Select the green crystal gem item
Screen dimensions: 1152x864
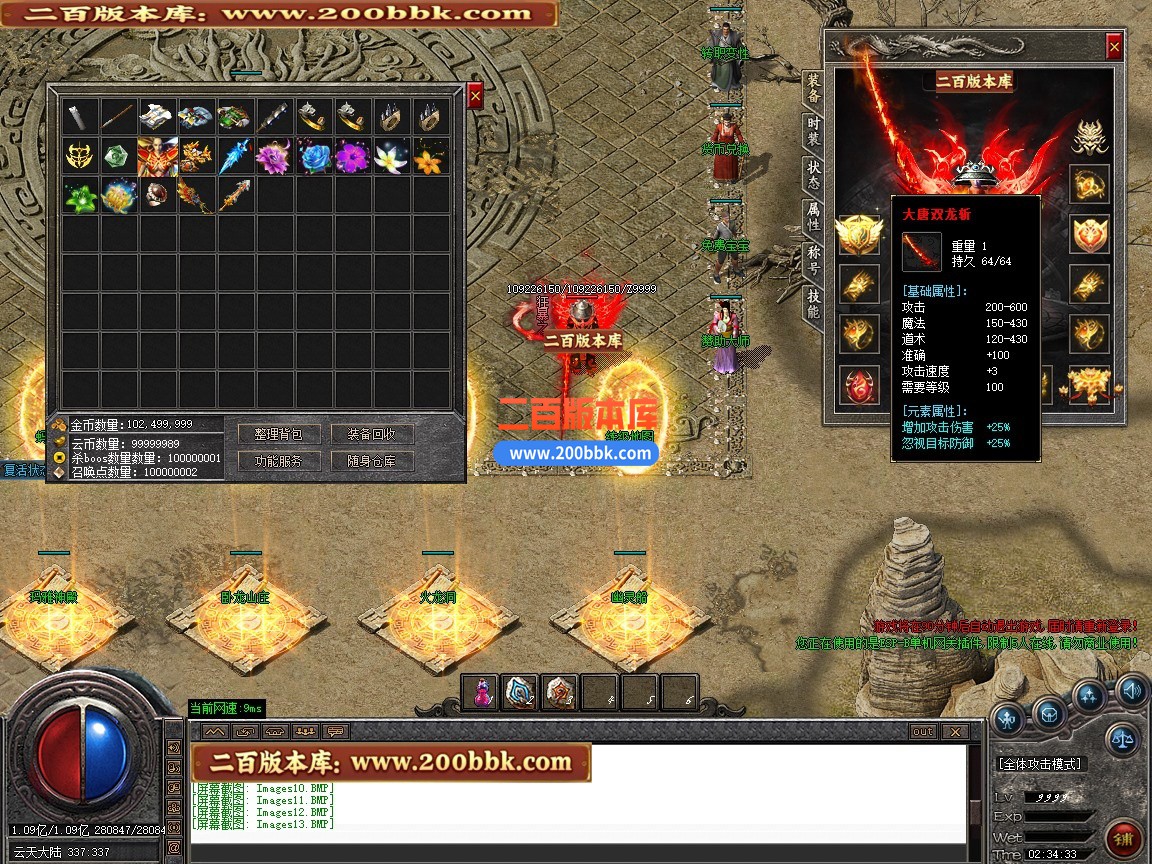tap(118, 157)
